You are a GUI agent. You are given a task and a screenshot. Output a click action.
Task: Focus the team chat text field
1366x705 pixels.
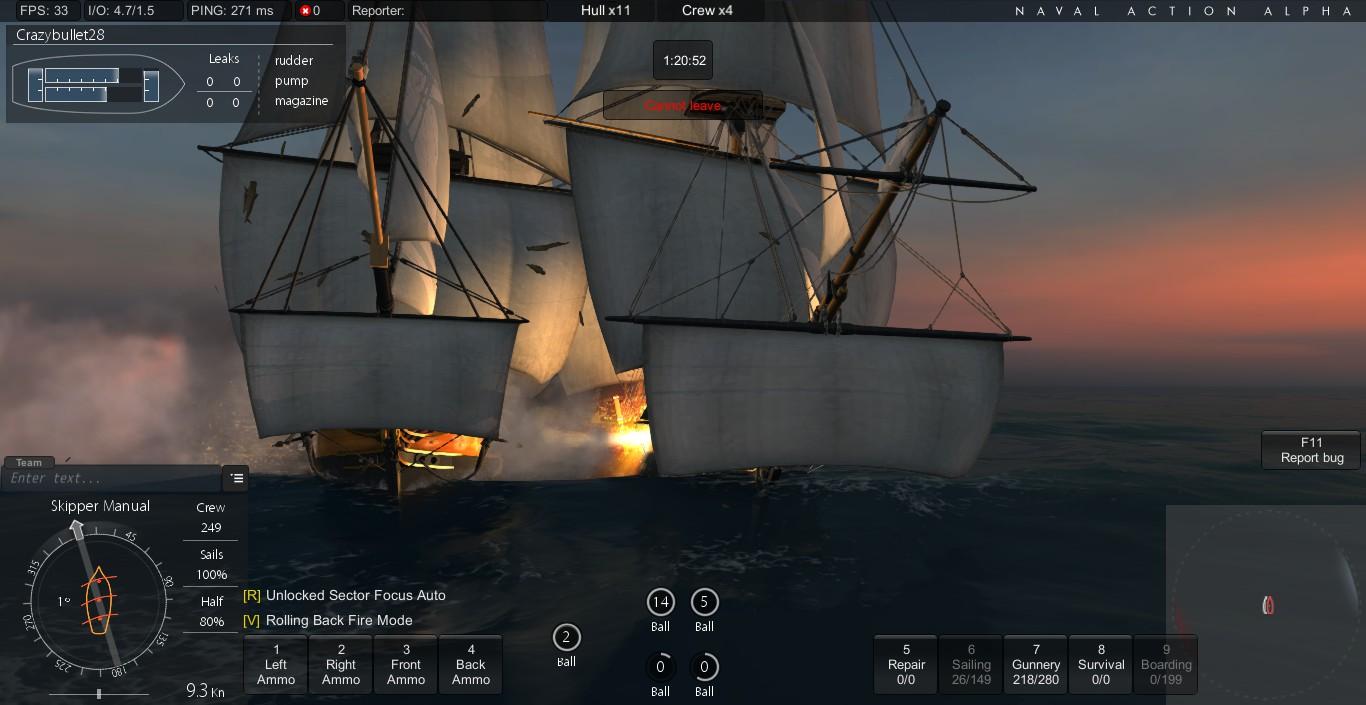pos(110,478)
